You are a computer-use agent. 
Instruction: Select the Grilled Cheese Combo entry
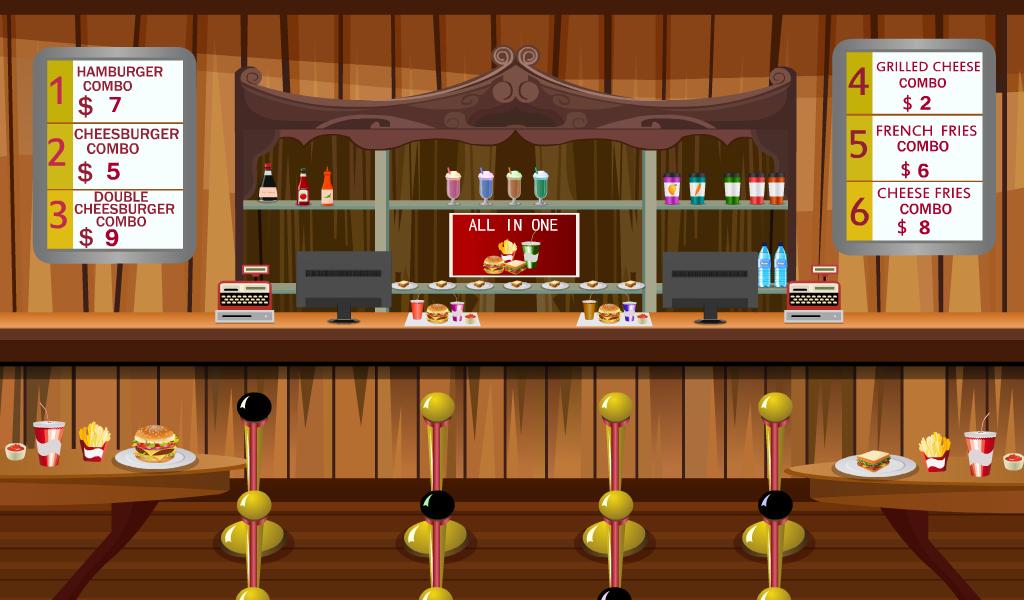pos(916,84)
